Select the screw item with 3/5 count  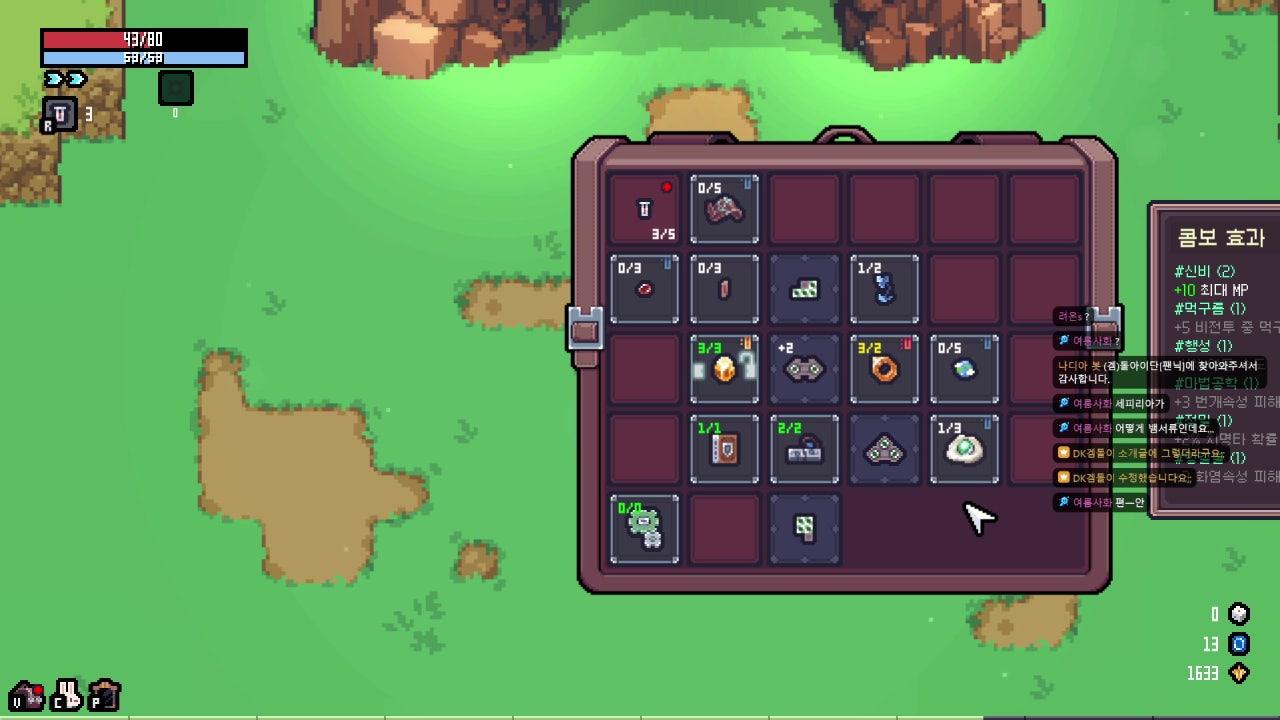pyautogui.click(x=644, y=210)
